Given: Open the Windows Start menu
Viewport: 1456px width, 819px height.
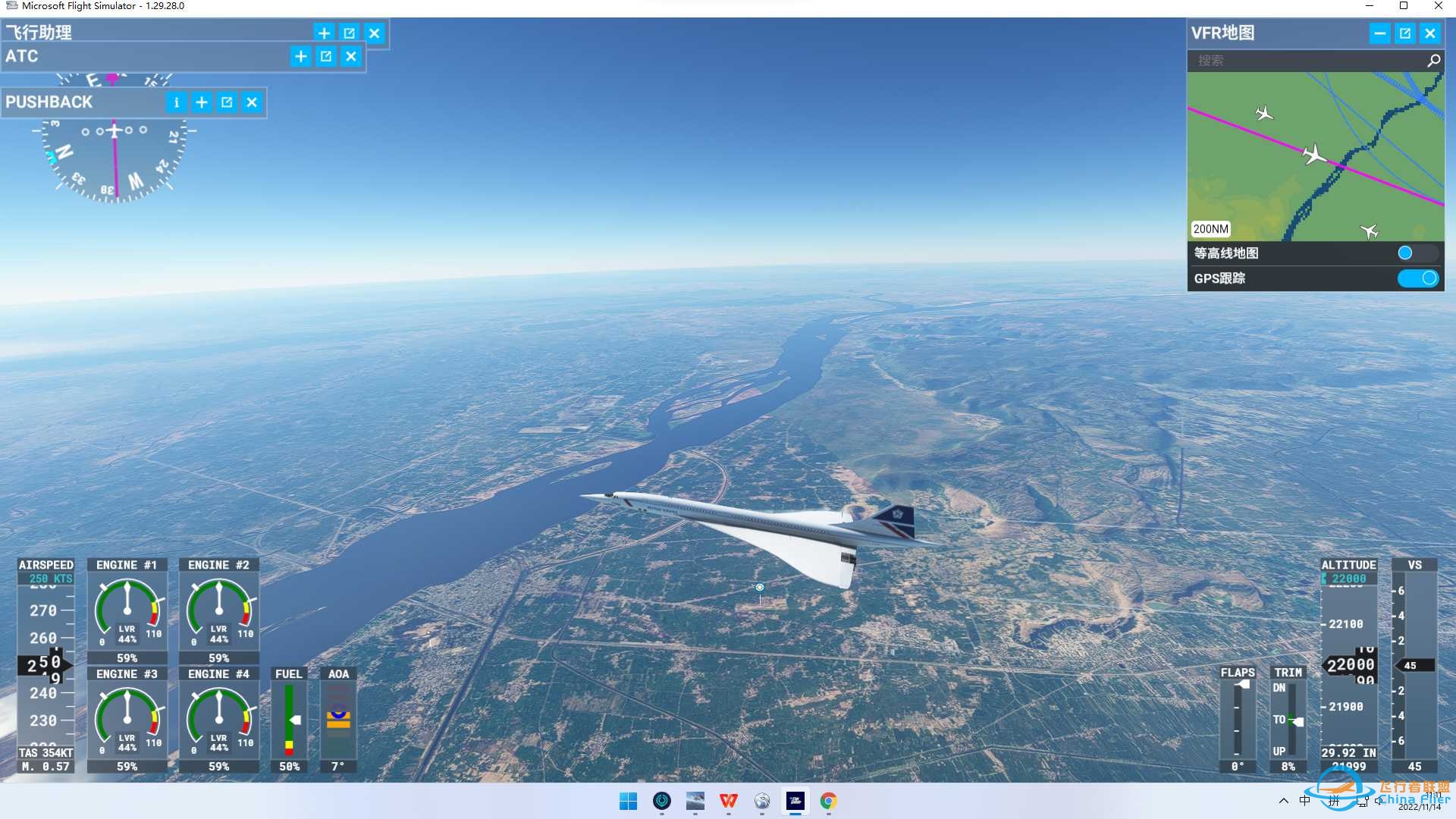Looking at the screenshot, I should coord(628,802).
